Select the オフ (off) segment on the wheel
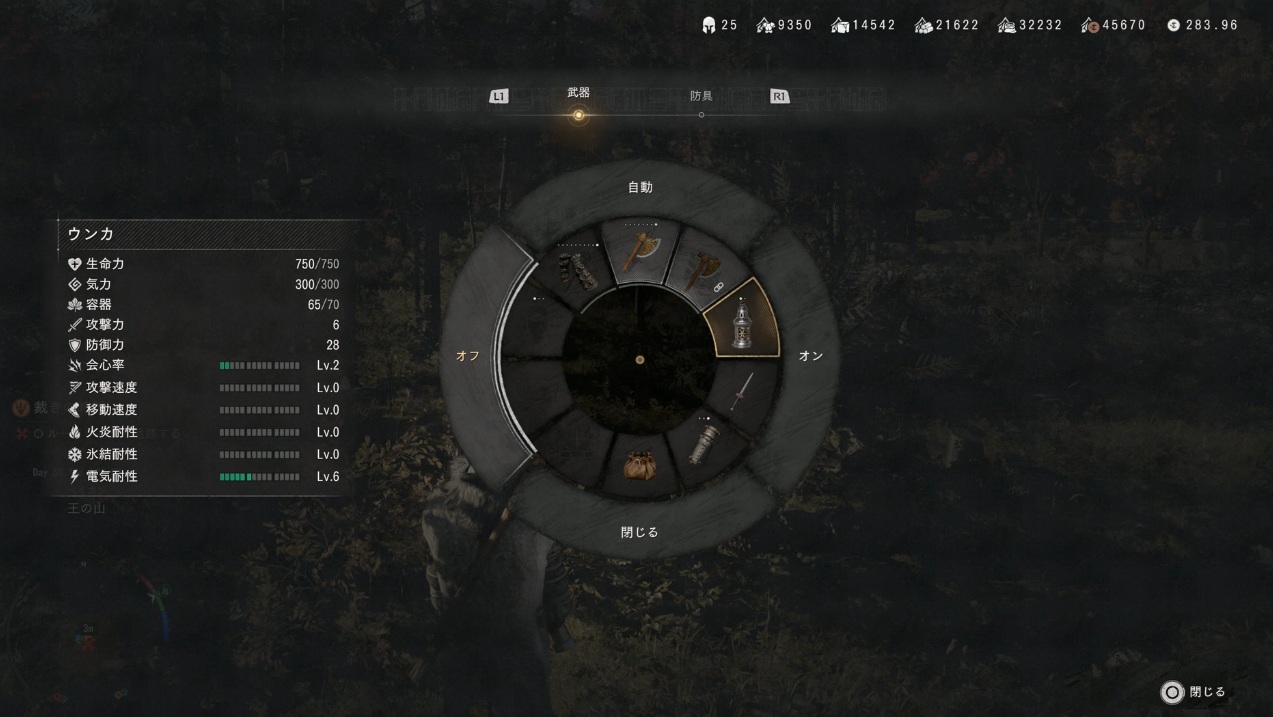Viewport: 1273px width, 717px height. point(468,356)
